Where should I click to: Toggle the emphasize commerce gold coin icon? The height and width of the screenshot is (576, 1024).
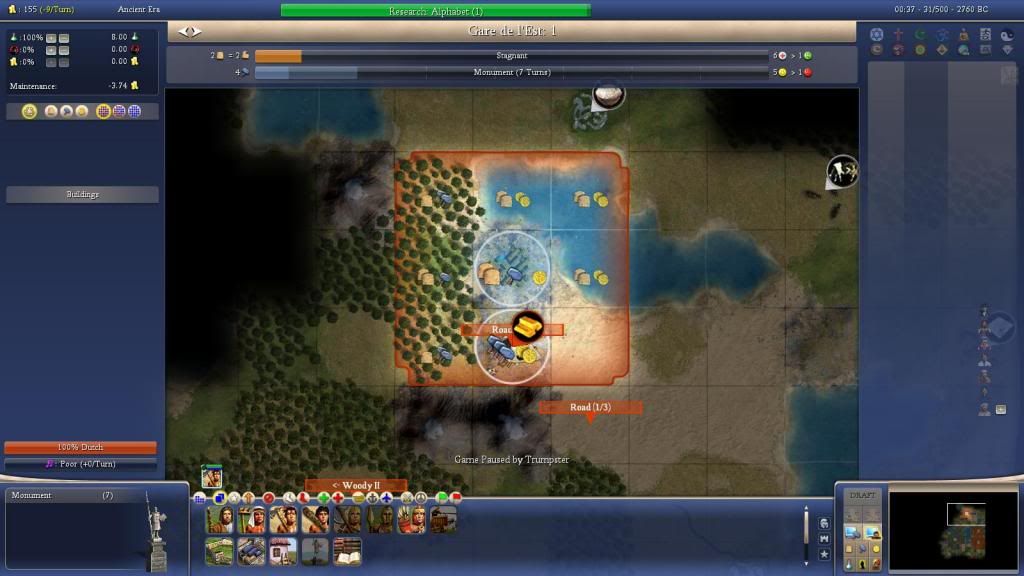[877, 548]
